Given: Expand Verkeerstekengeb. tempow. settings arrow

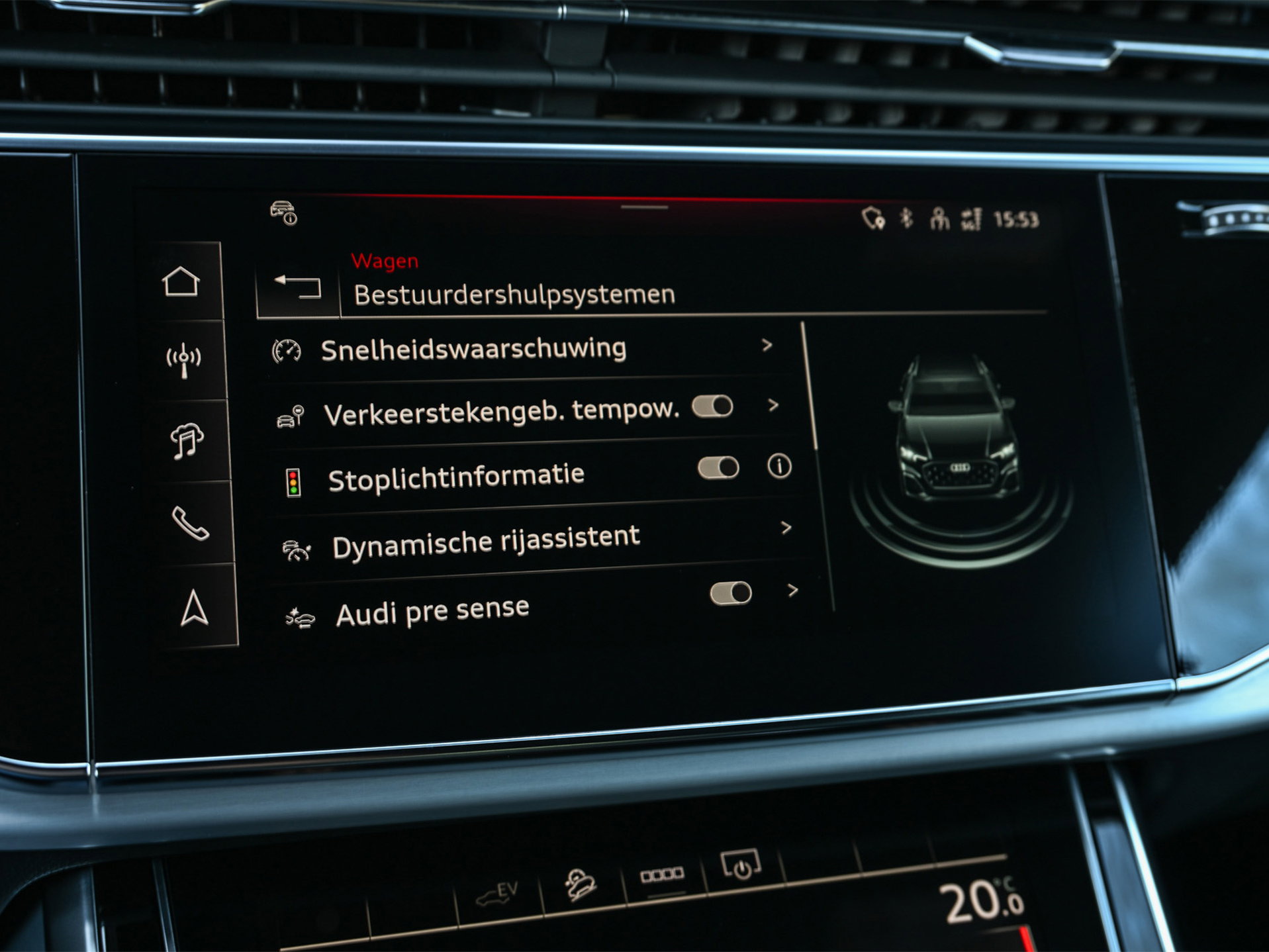Looking at the screenshot, I should [x=773, y=405].
